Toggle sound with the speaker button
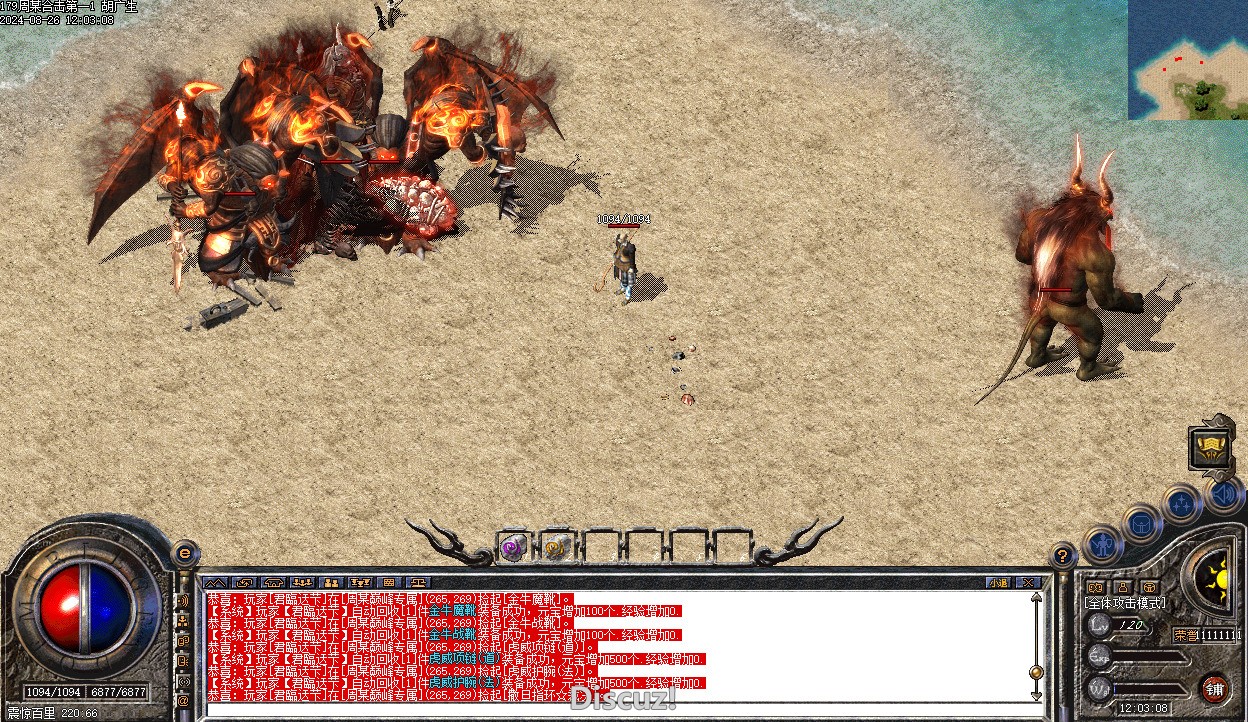 point(1225,493)
